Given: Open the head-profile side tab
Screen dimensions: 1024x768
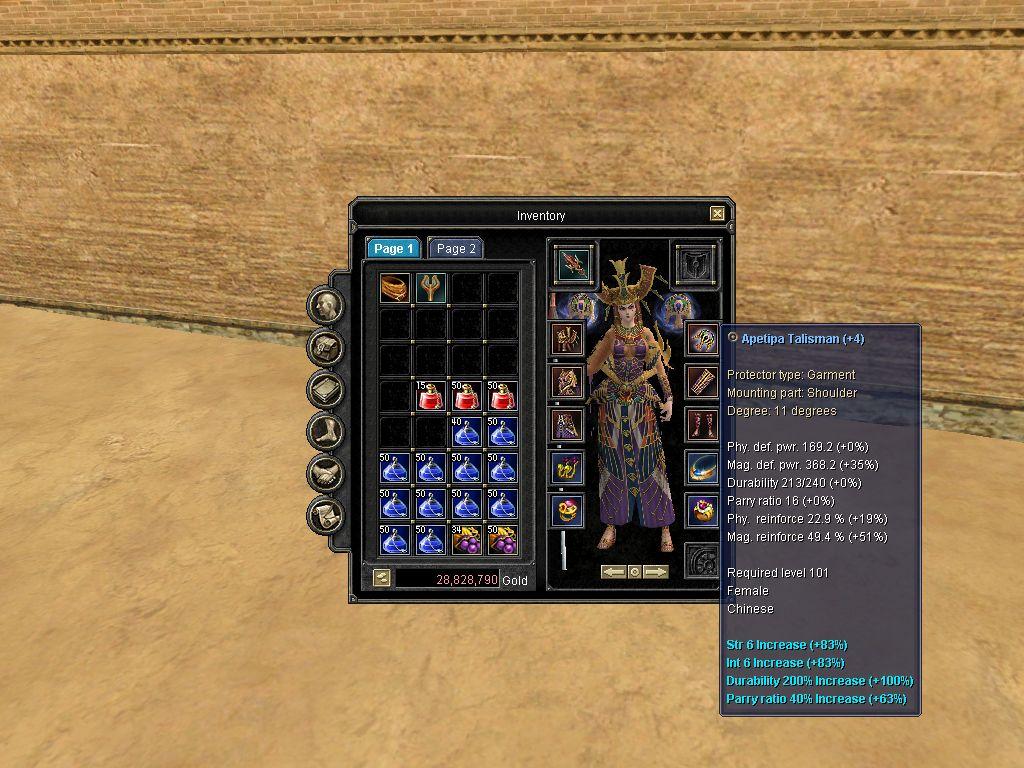Looking at the screenshot, I should coord(325,306).
